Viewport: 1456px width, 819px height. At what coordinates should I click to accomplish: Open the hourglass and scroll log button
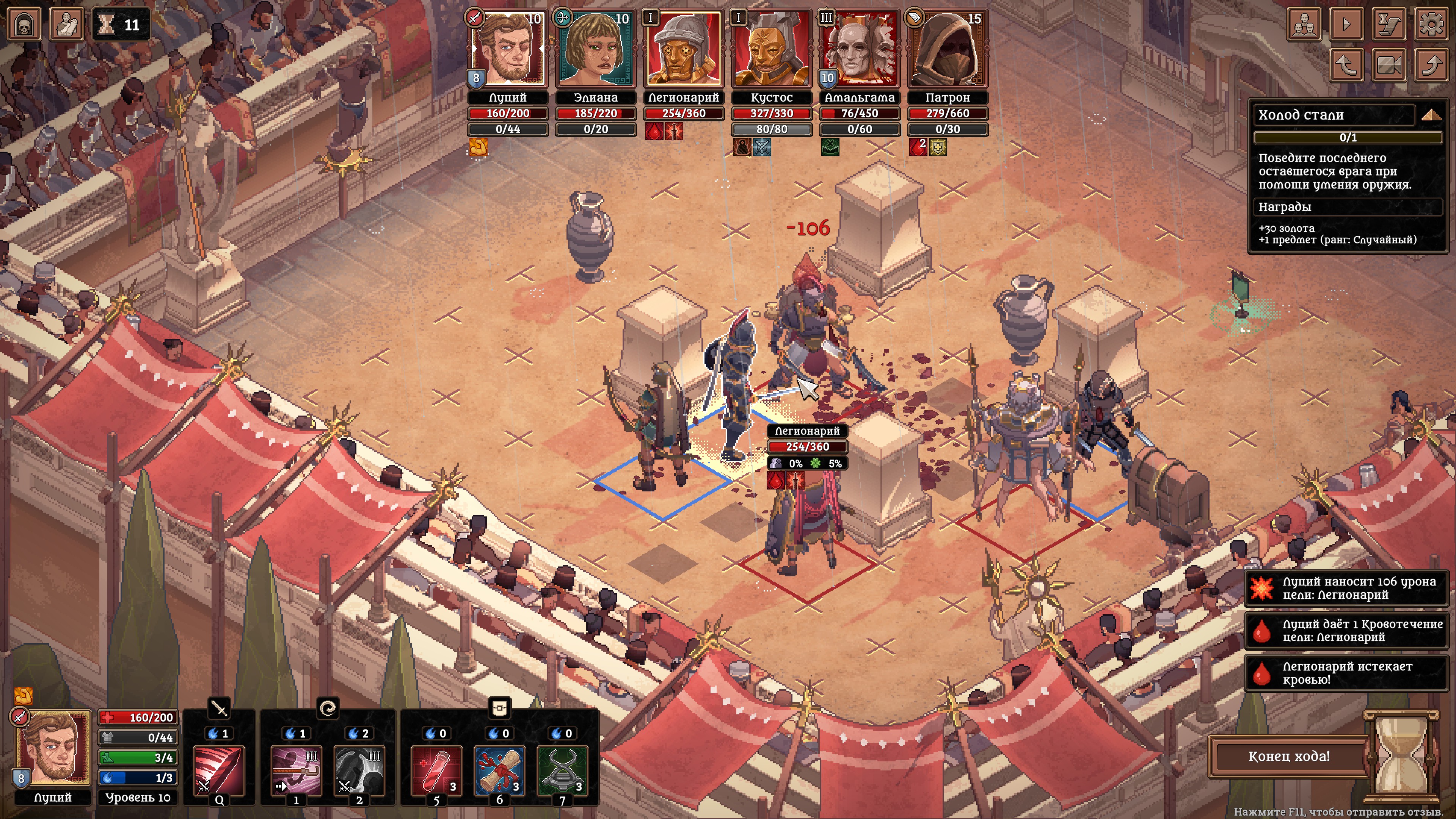1389,24
